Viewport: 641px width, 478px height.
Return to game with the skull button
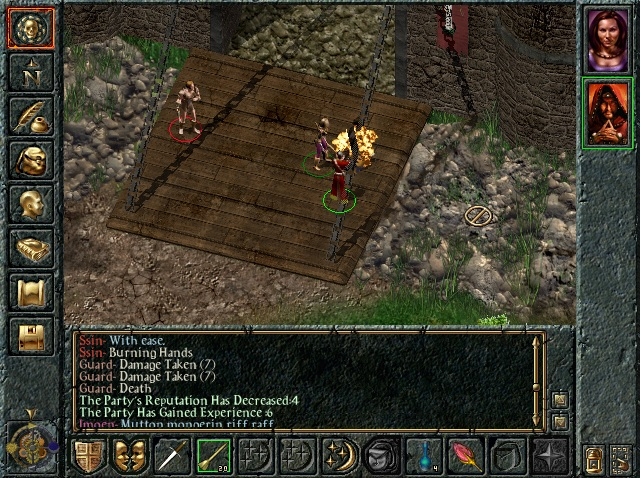(30, 28)
